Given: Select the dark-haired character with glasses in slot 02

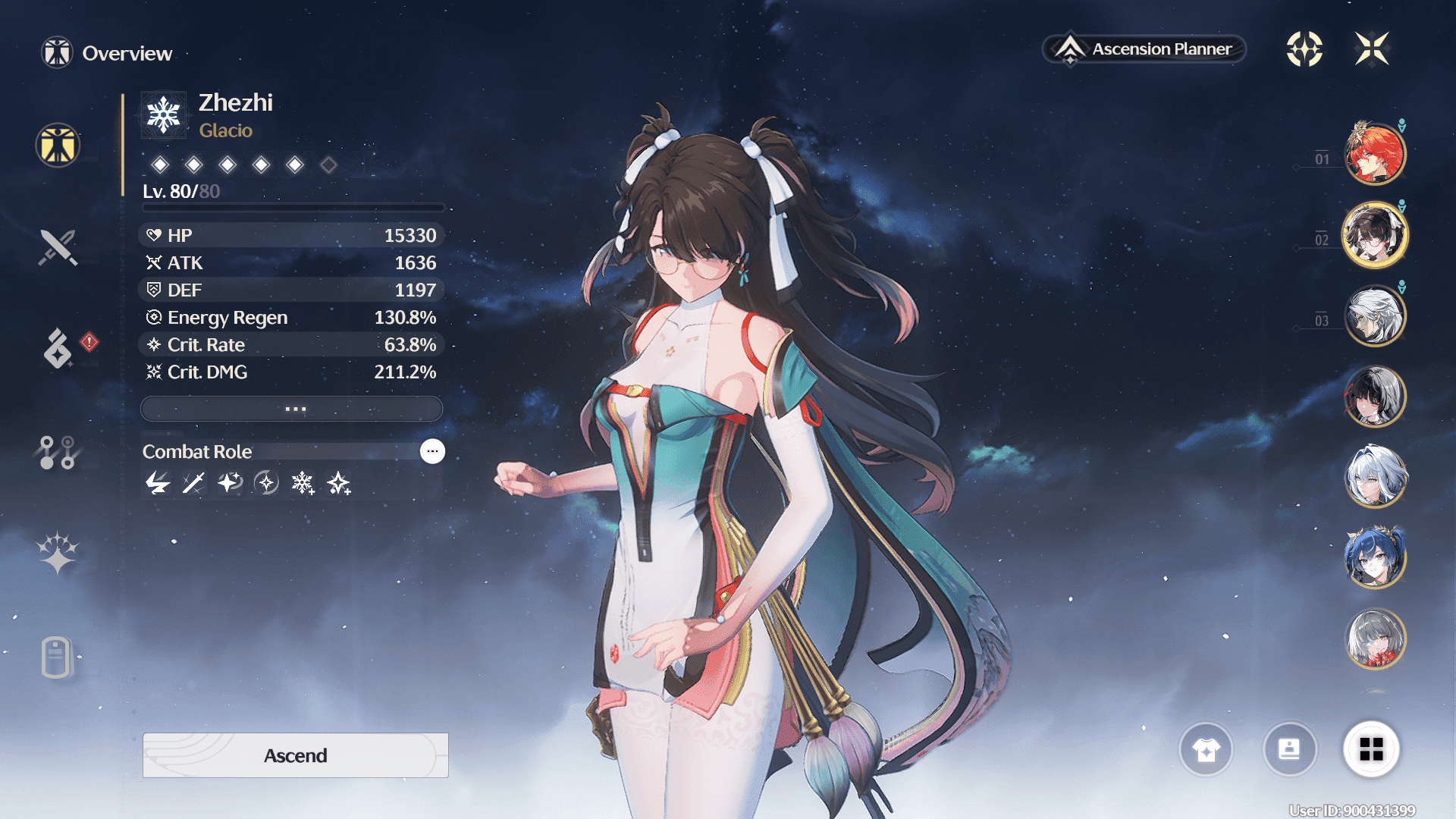Looking at the screenshot, I should click(1375, 235).
